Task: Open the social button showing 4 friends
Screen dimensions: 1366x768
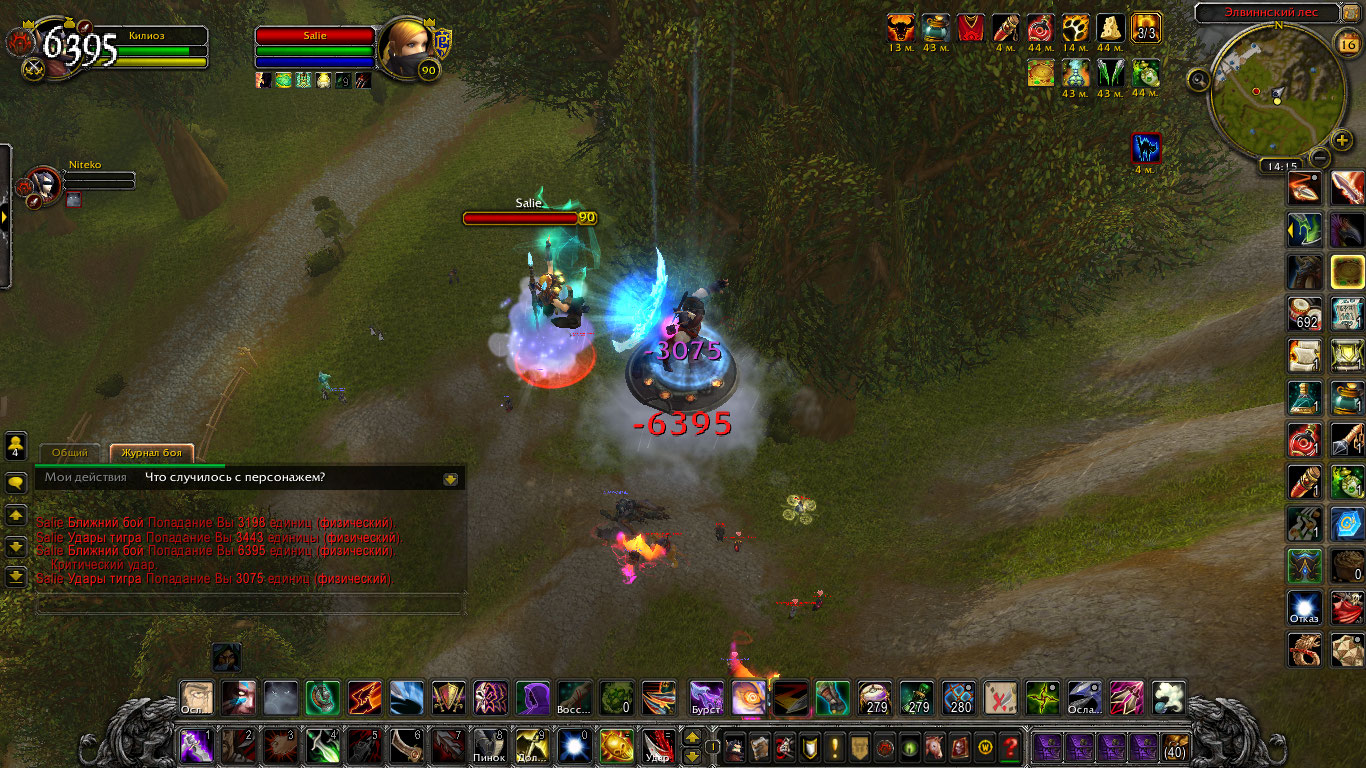Action: coord(16,445)
